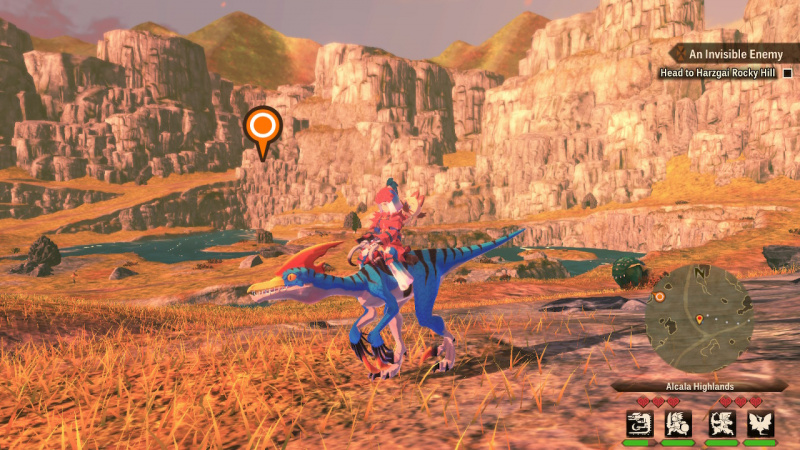Open the circular minimap
Image resolution: width=800 pixels, height=450 pixels.
click(x=697, y=318)
